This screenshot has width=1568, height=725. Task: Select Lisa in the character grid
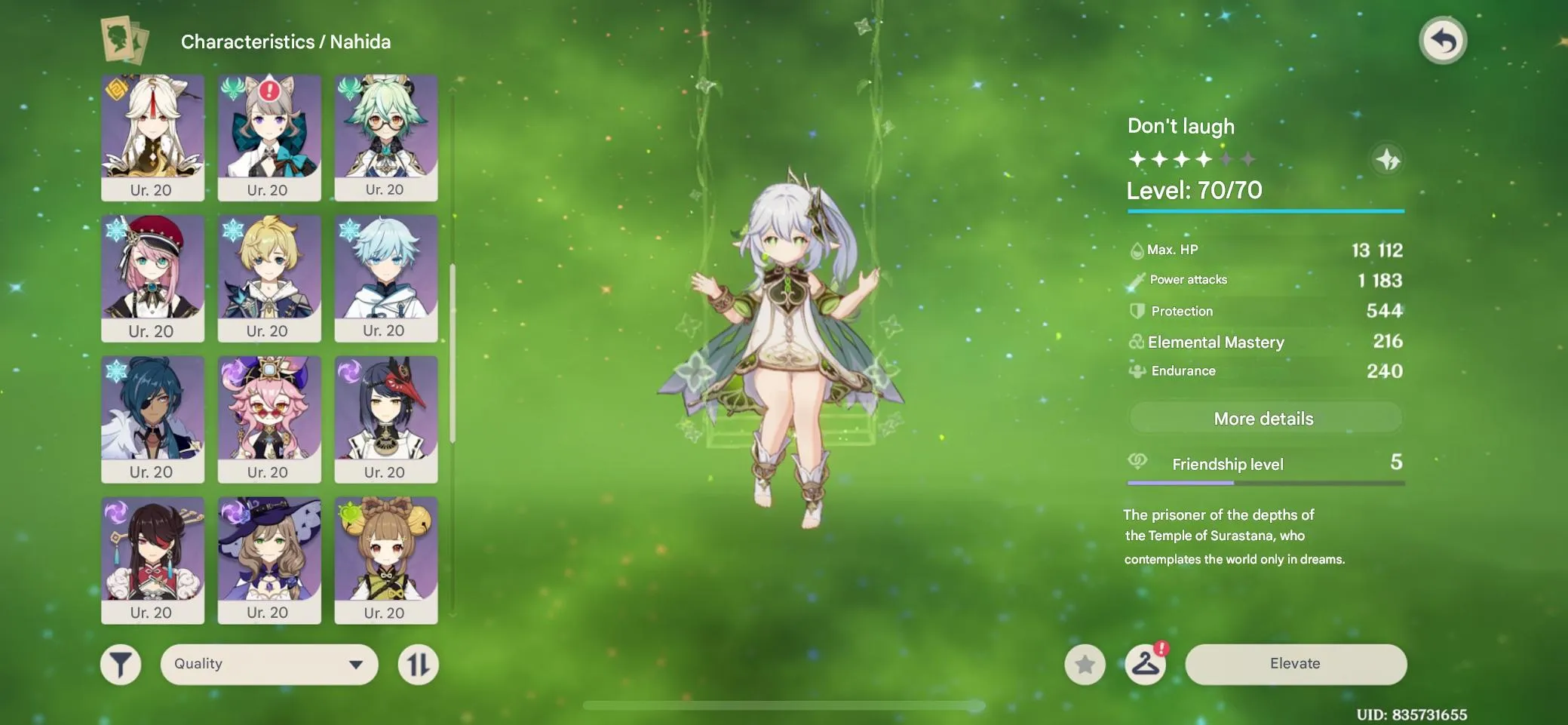pyautogui.click(x=269, y=560)
